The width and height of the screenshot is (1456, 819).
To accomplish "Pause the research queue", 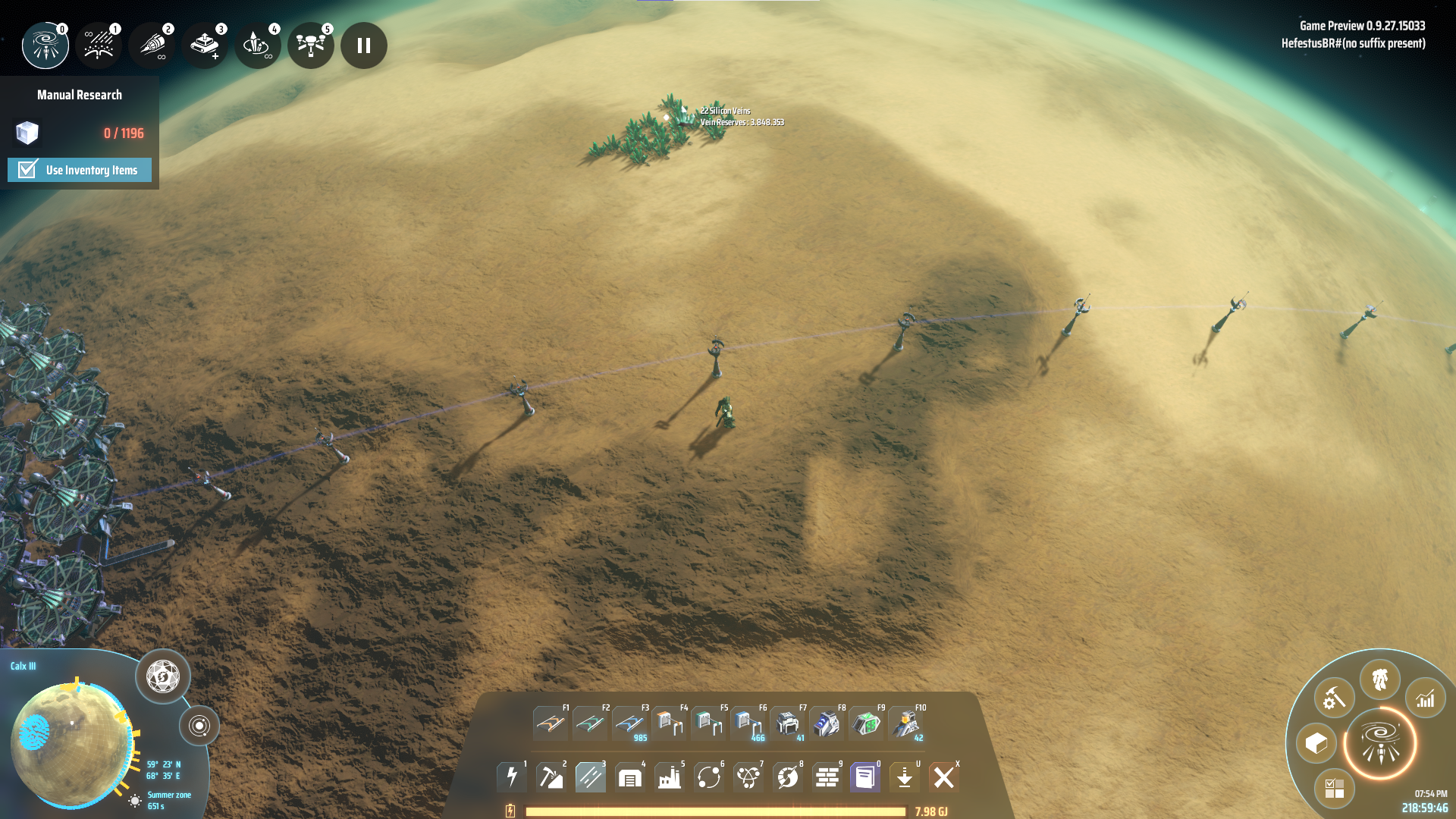I will coord(364,45).
